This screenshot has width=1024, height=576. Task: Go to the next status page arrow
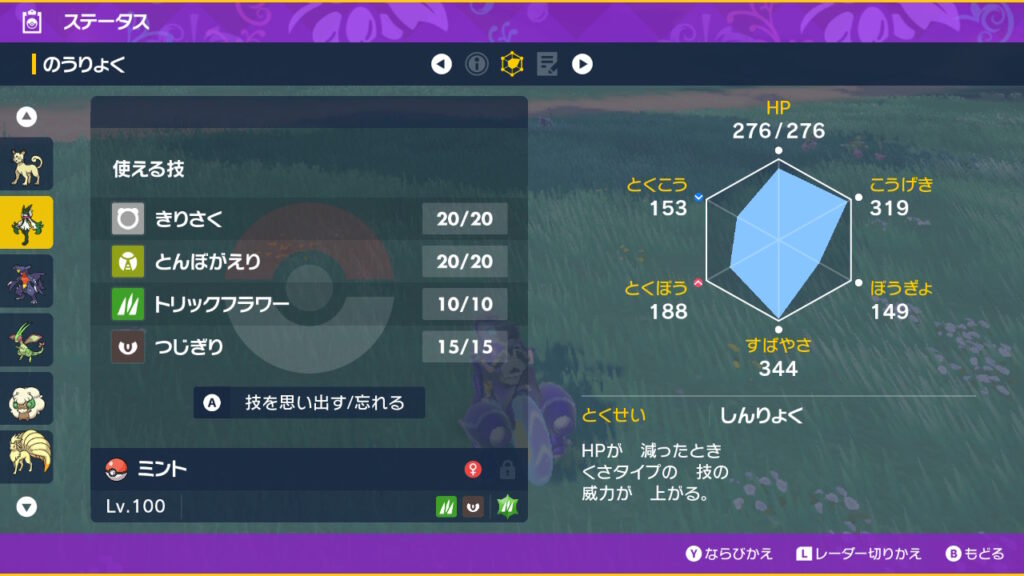[582, 65]
